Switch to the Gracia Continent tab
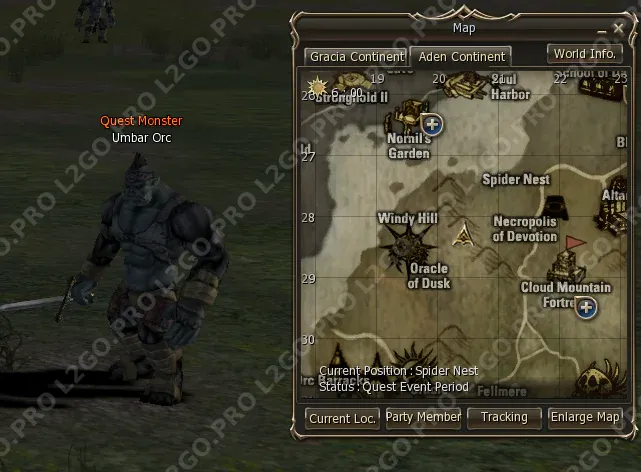This screenshot has width=641, height=472. tap(356, 57)
